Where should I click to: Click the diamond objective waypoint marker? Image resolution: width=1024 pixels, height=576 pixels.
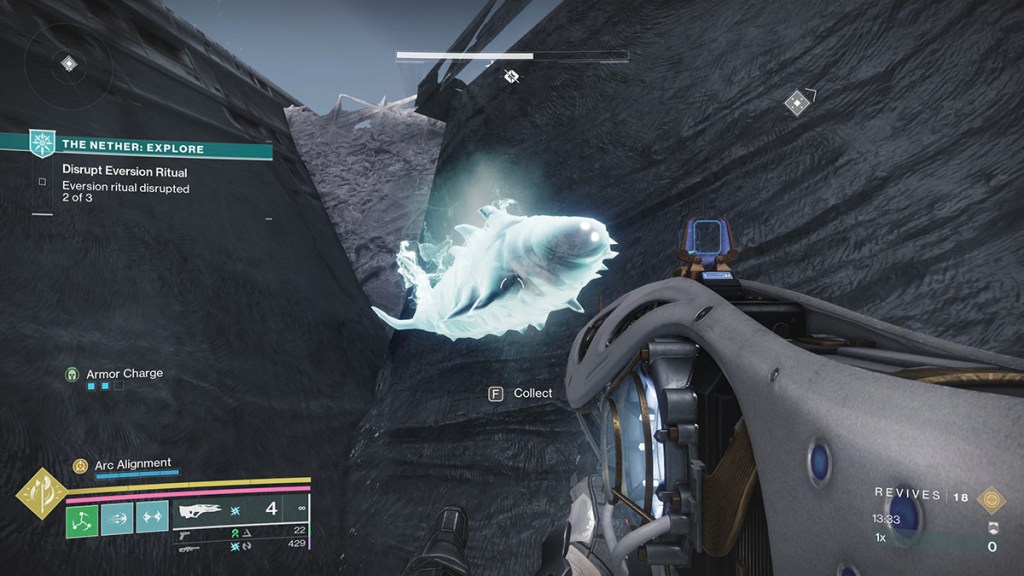pyautogui.click(x=796, y=102)
